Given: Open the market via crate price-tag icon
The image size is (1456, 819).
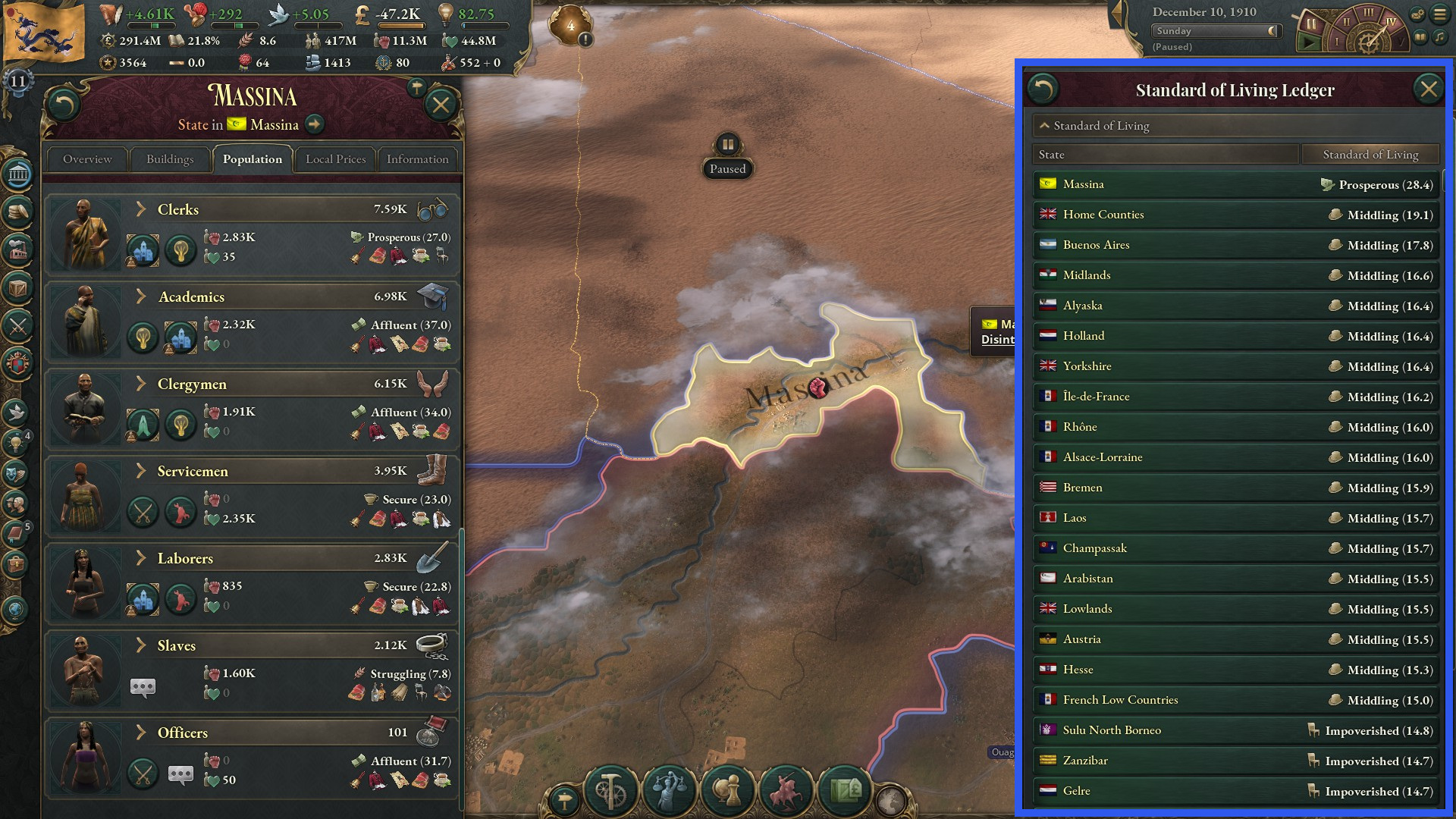Looking at the screenshot, I should [848, 792].
